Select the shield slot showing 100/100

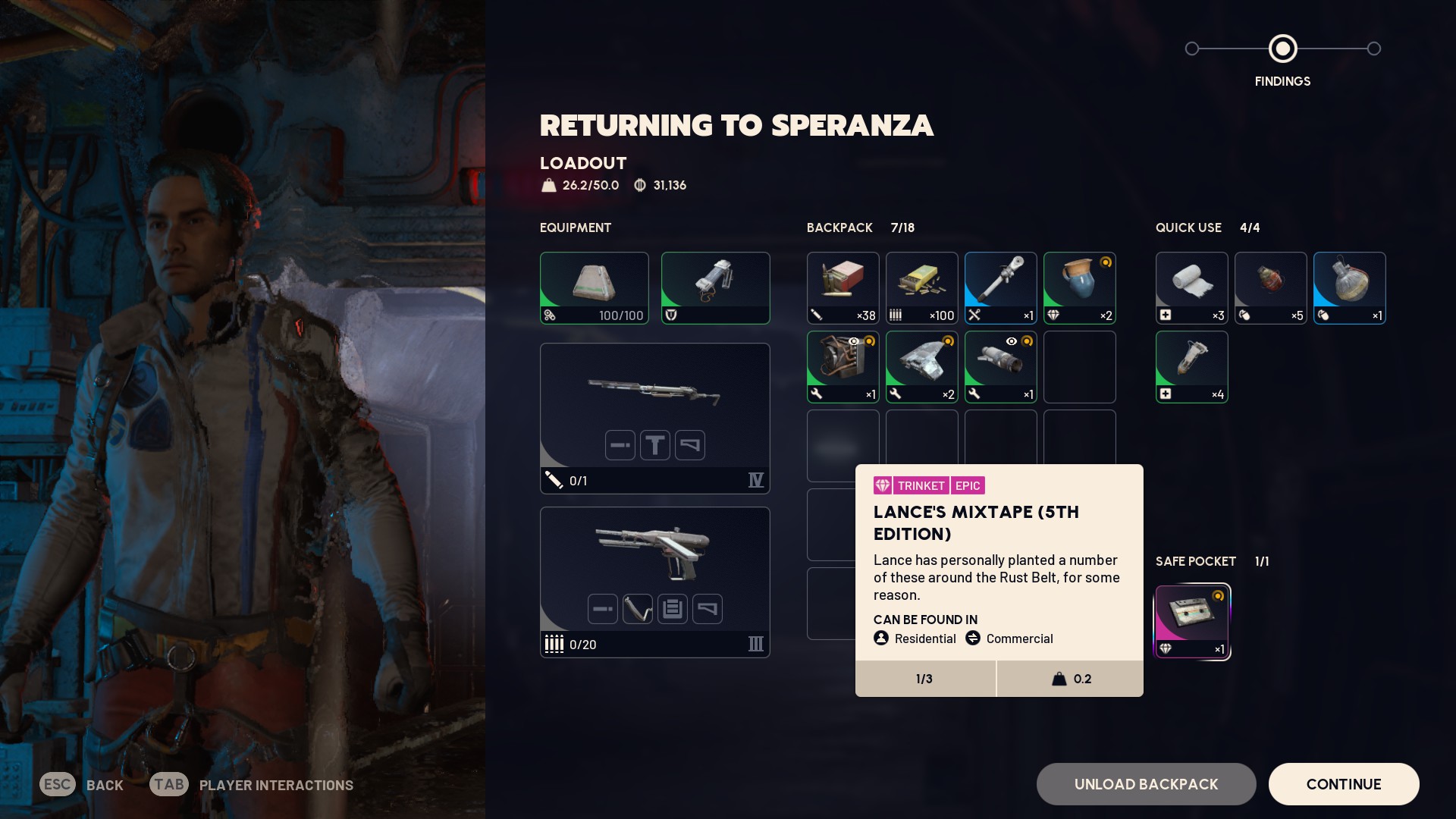594,288
